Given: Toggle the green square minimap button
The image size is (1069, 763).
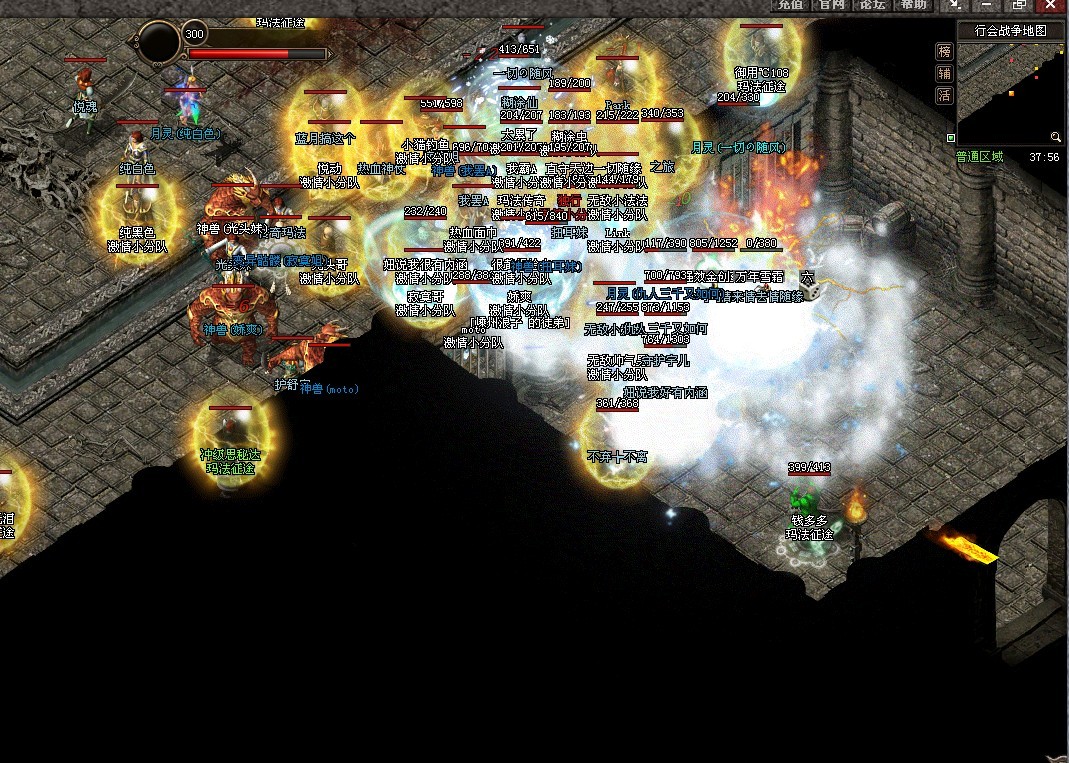Looking at the screenshot, I should (x=951, y=137).
